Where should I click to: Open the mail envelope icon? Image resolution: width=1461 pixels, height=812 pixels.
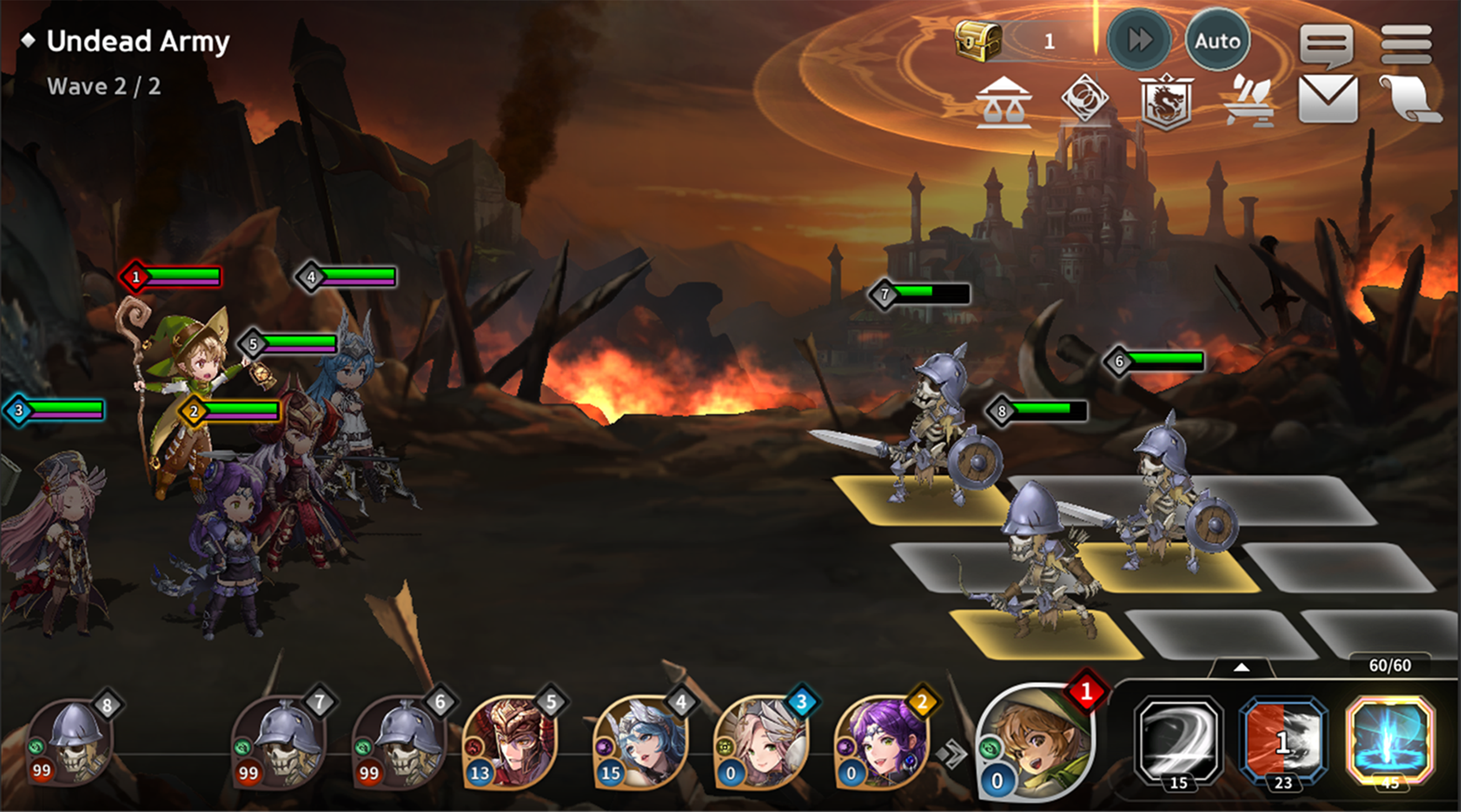pyautogui.click(x=1327, y=100)
